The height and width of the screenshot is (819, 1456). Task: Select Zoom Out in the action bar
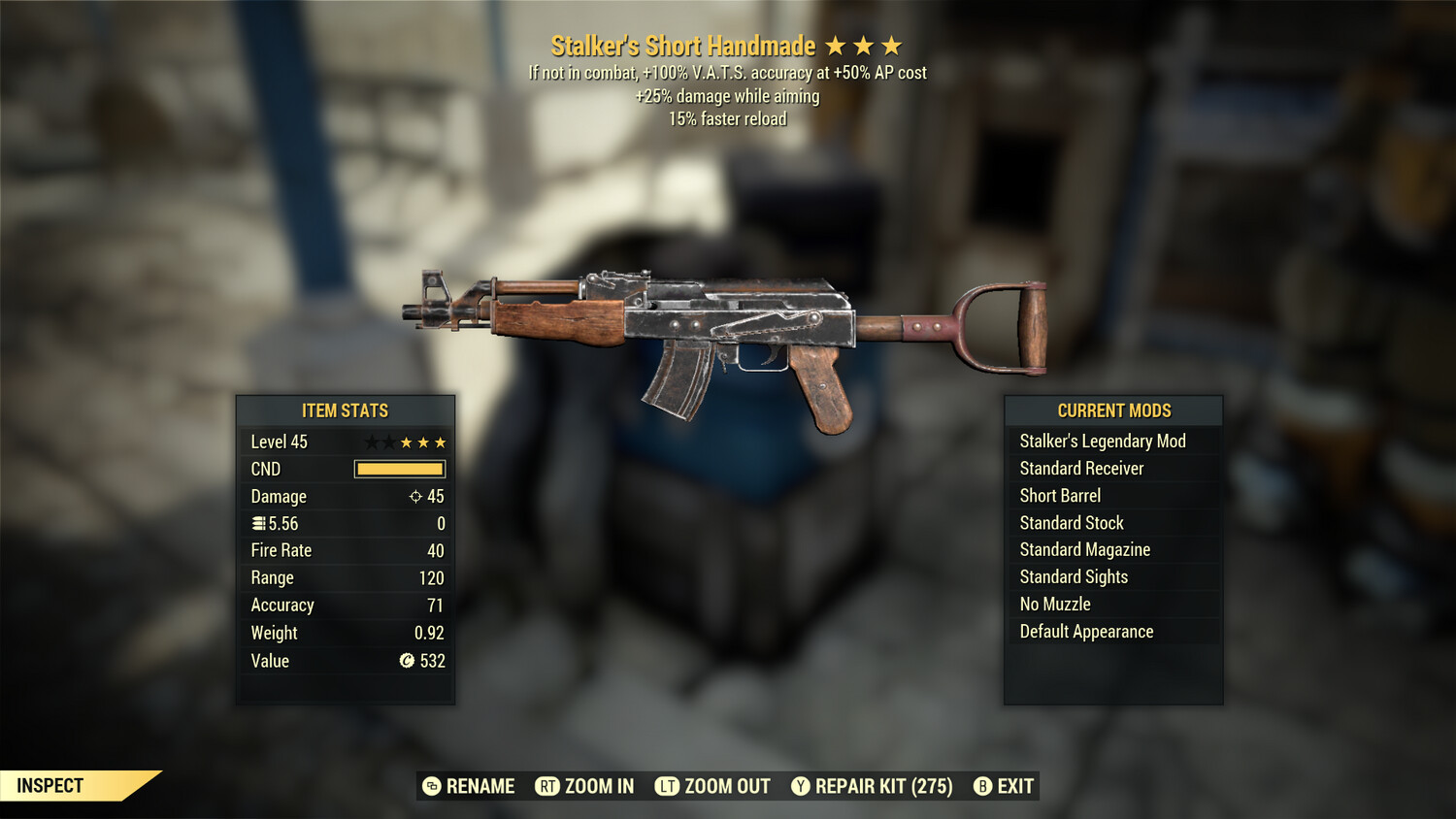point(712,786)
